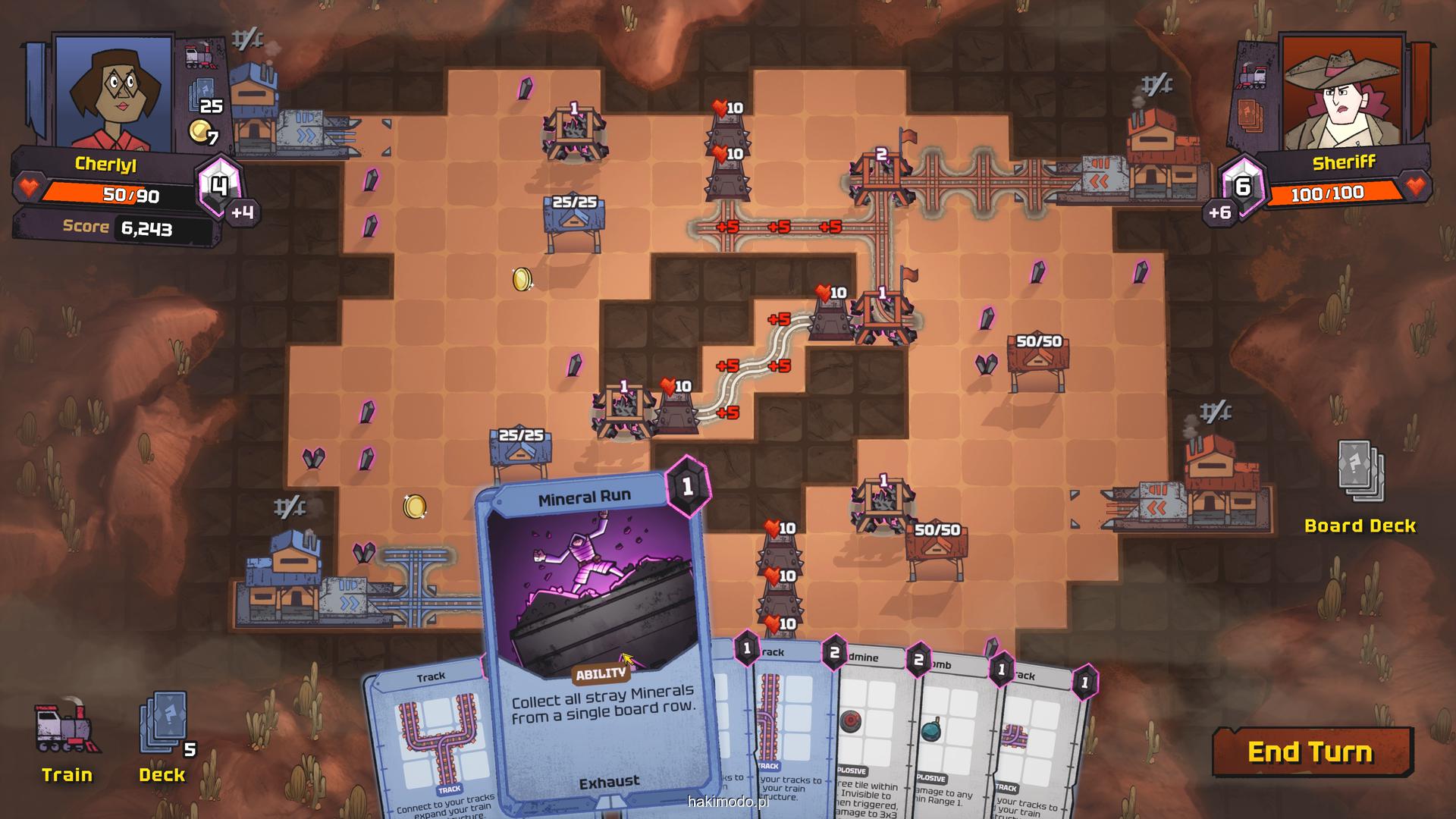Viewport: 1456px width, 819px height.
Task: Click Cherlyl's player portrait
Action: pyautogui.click(x=114, y=91)
